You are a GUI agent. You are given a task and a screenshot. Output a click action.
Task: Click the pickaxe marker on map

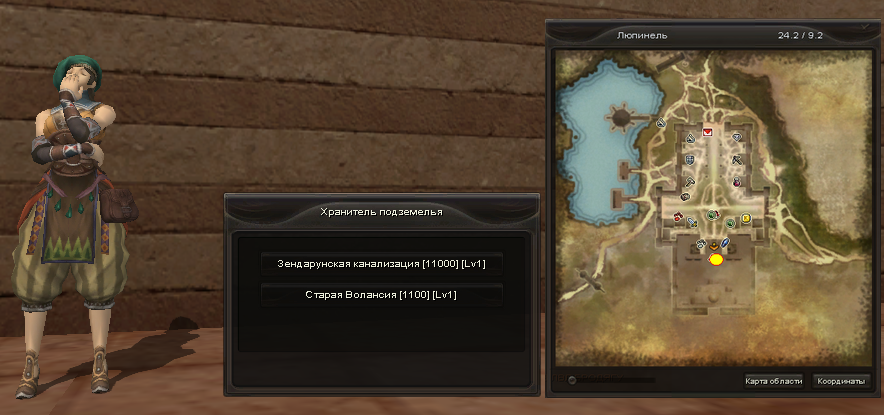pos(737,159)
